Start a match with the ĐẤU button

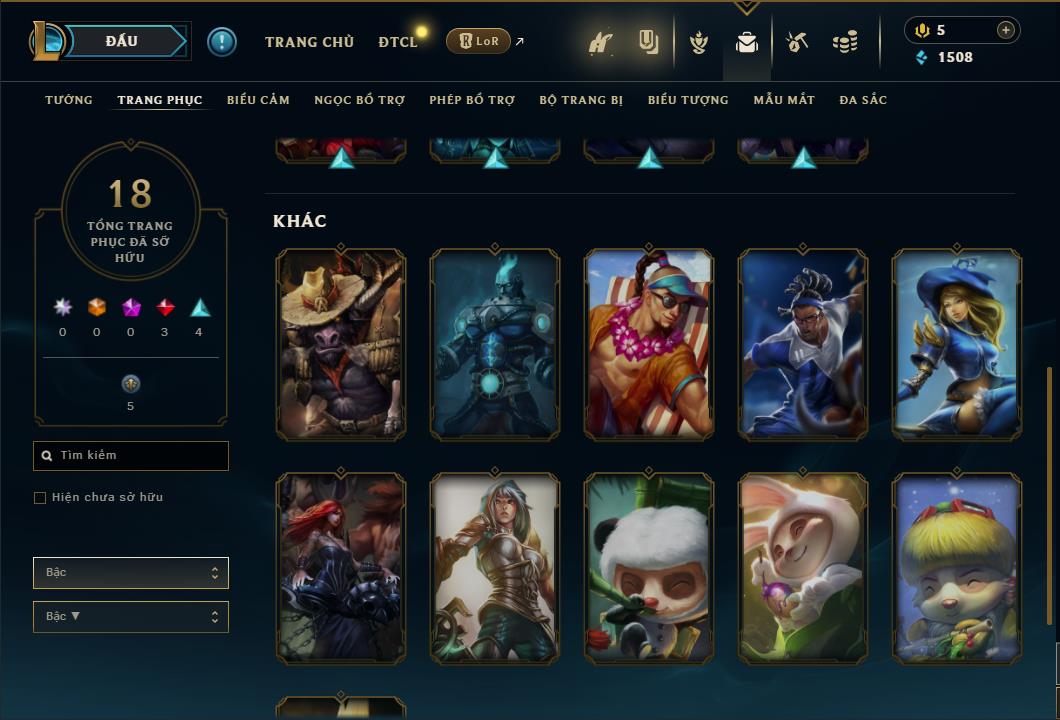(x=121, y=41)
